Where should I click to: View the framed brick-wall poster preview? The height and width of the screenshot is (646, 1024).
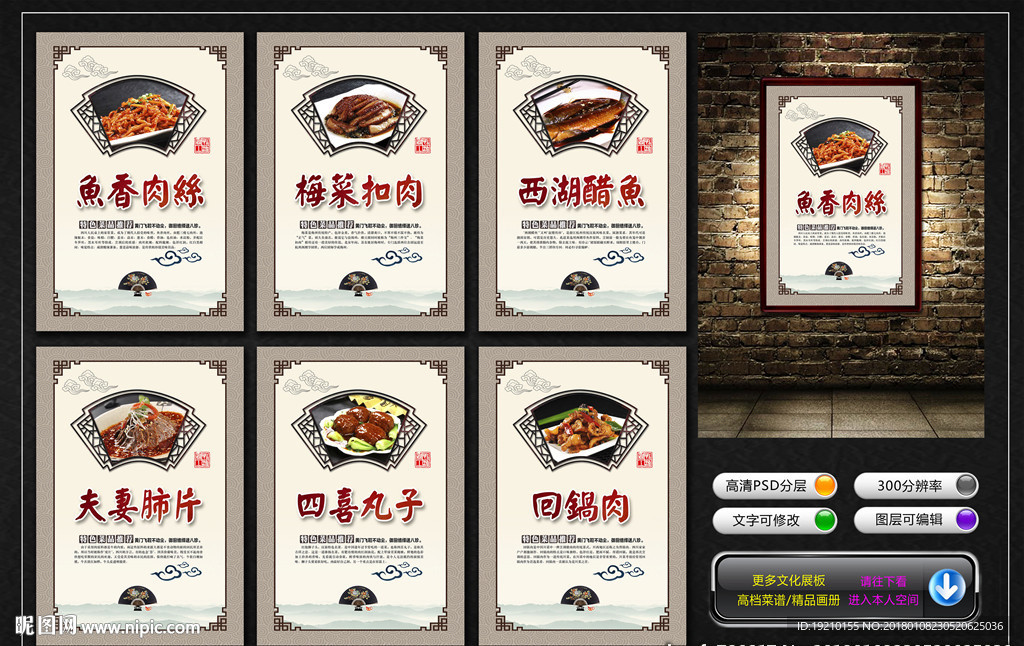(840, 195)
